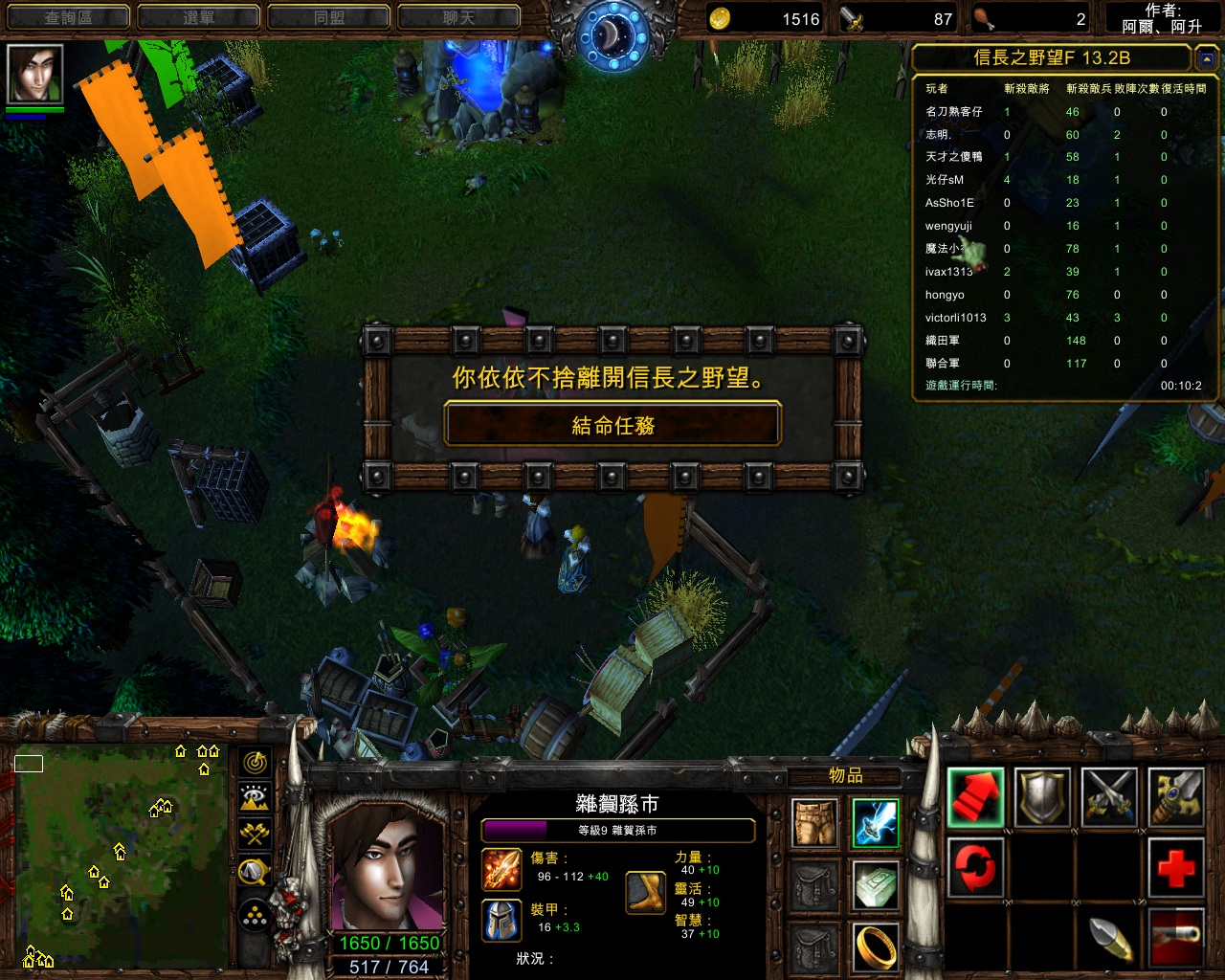
Task: Open the 聊天 chat log
Action: pos(458,17)
